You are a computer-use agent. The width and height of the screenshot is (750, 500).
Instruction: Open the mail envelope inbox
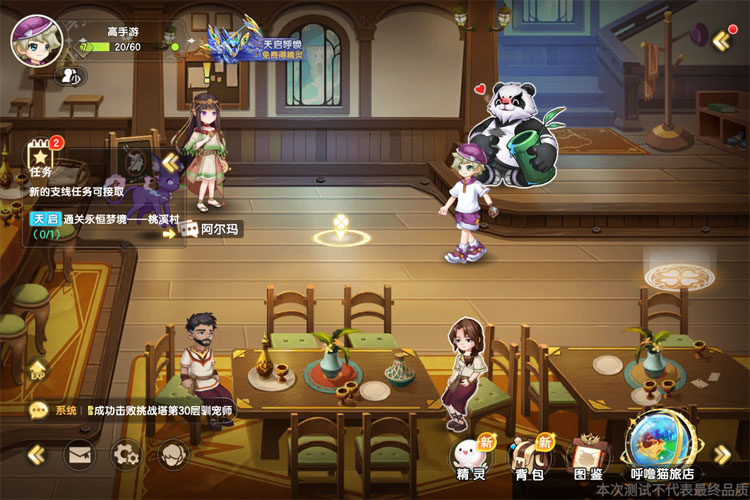click(x=80, y=455)
